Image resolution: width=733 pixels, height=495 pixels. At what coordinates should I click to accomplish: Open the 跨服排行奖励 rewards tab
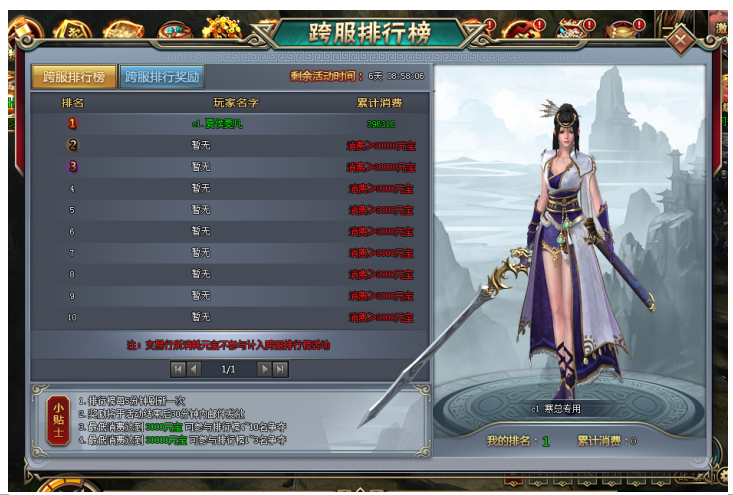pyautogui.click(x=162, y=76)
